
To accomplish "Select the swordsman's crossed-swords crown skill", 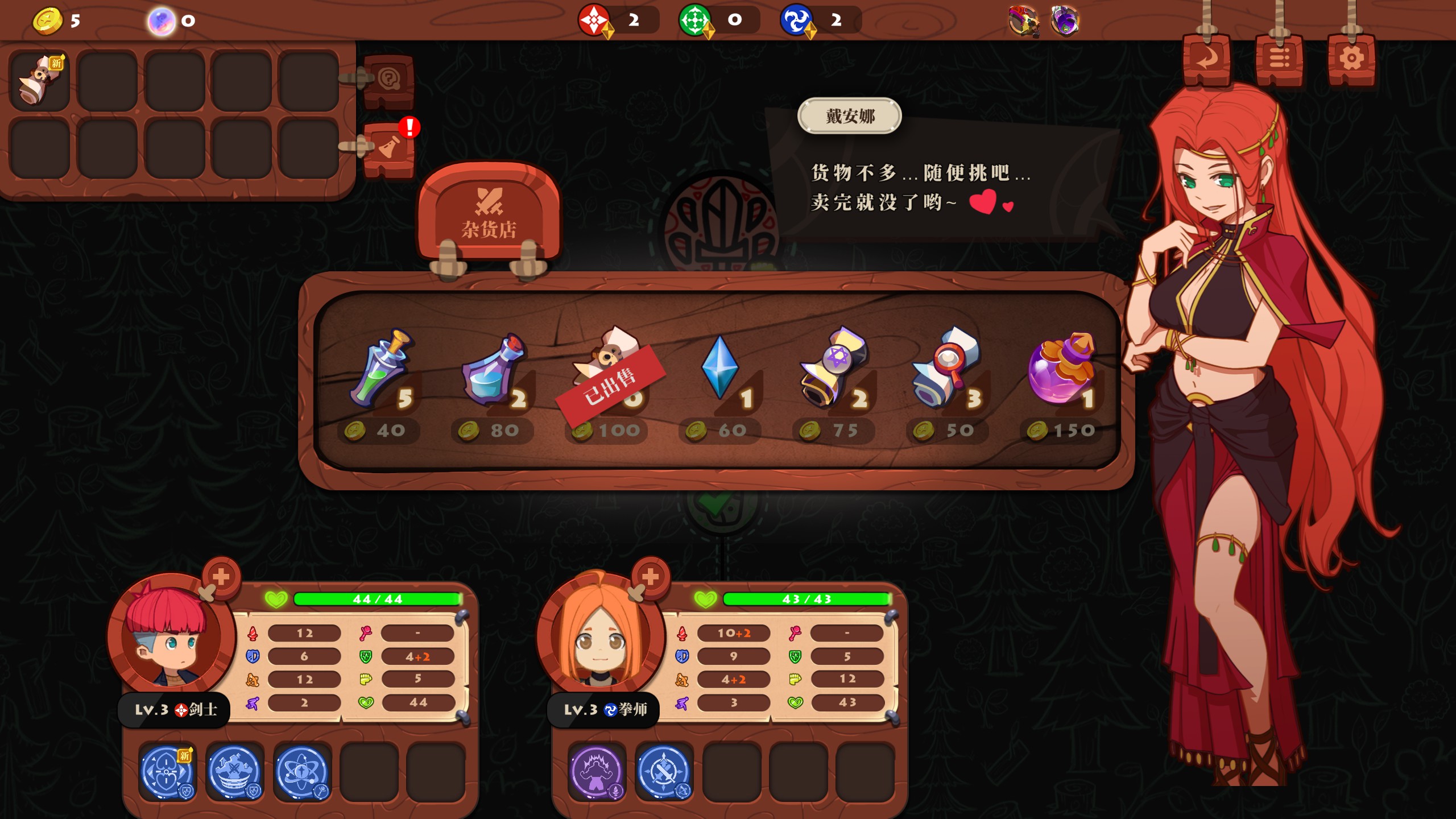I will 234,772.
